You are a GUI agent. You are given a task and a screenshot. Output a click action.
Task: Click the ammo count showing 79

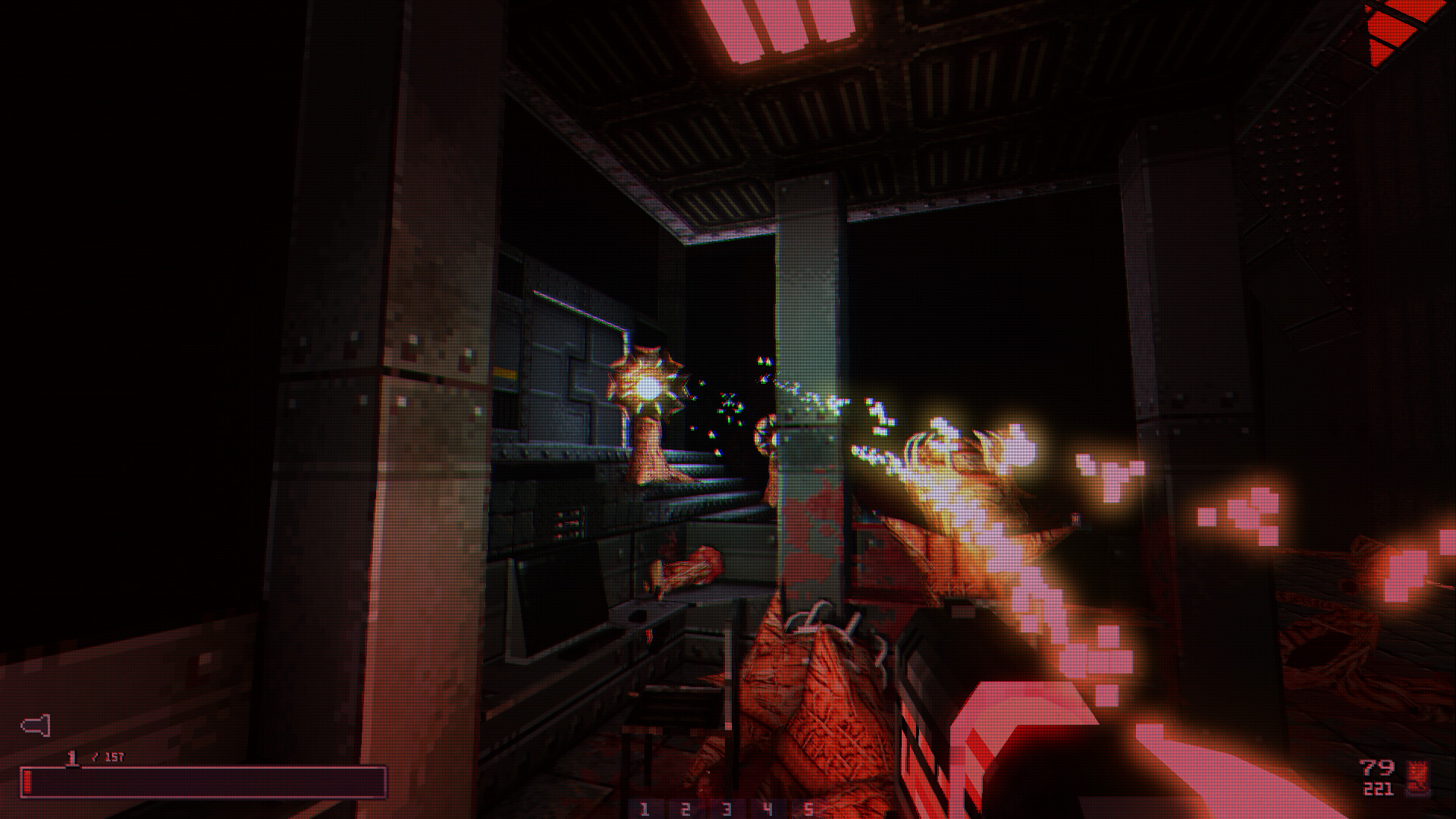[x=1377, y=767]
